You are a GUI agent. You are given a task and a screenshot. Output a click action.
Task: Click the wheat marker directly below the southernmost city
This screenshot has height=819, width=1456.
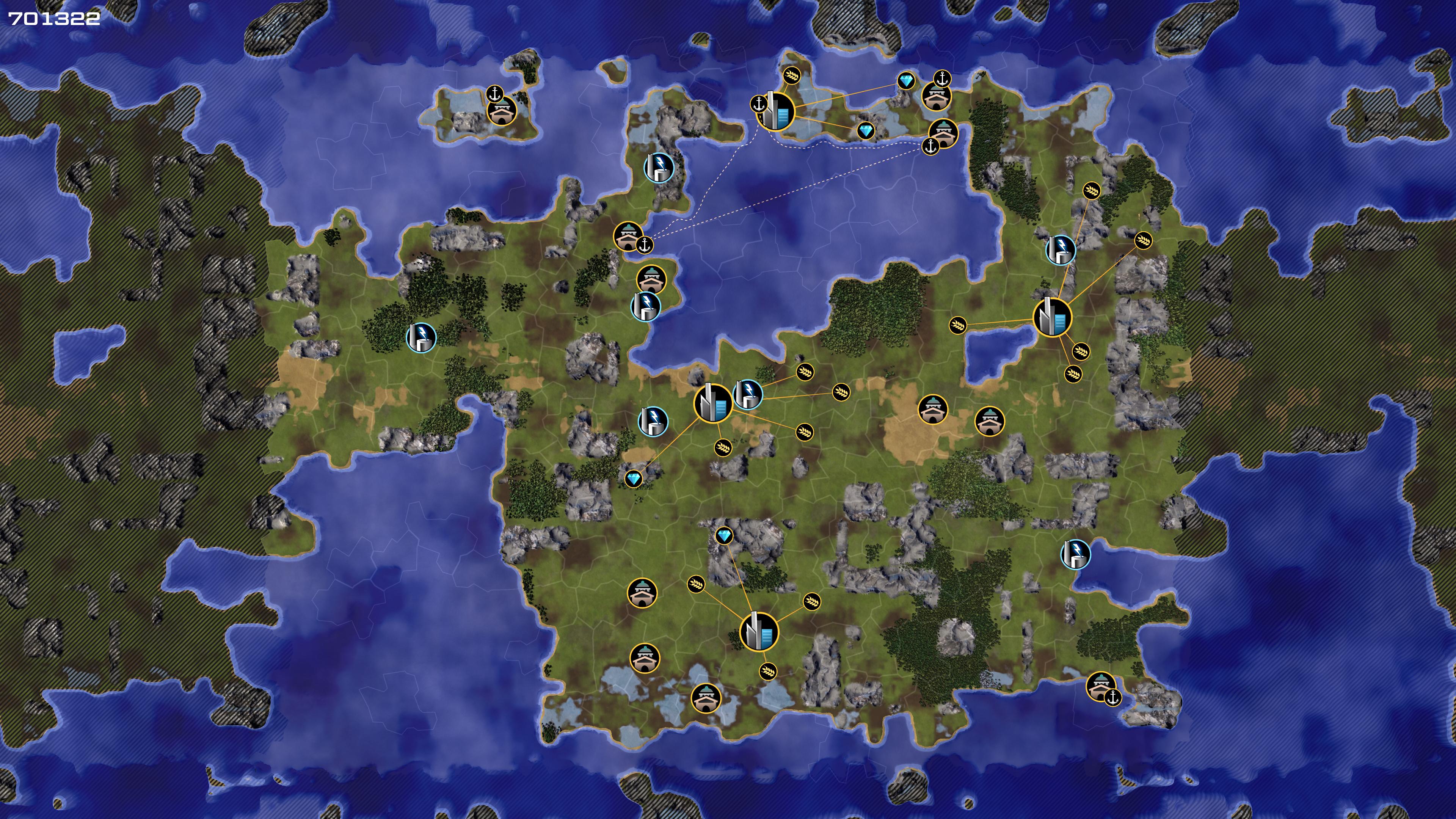(767, 671)
